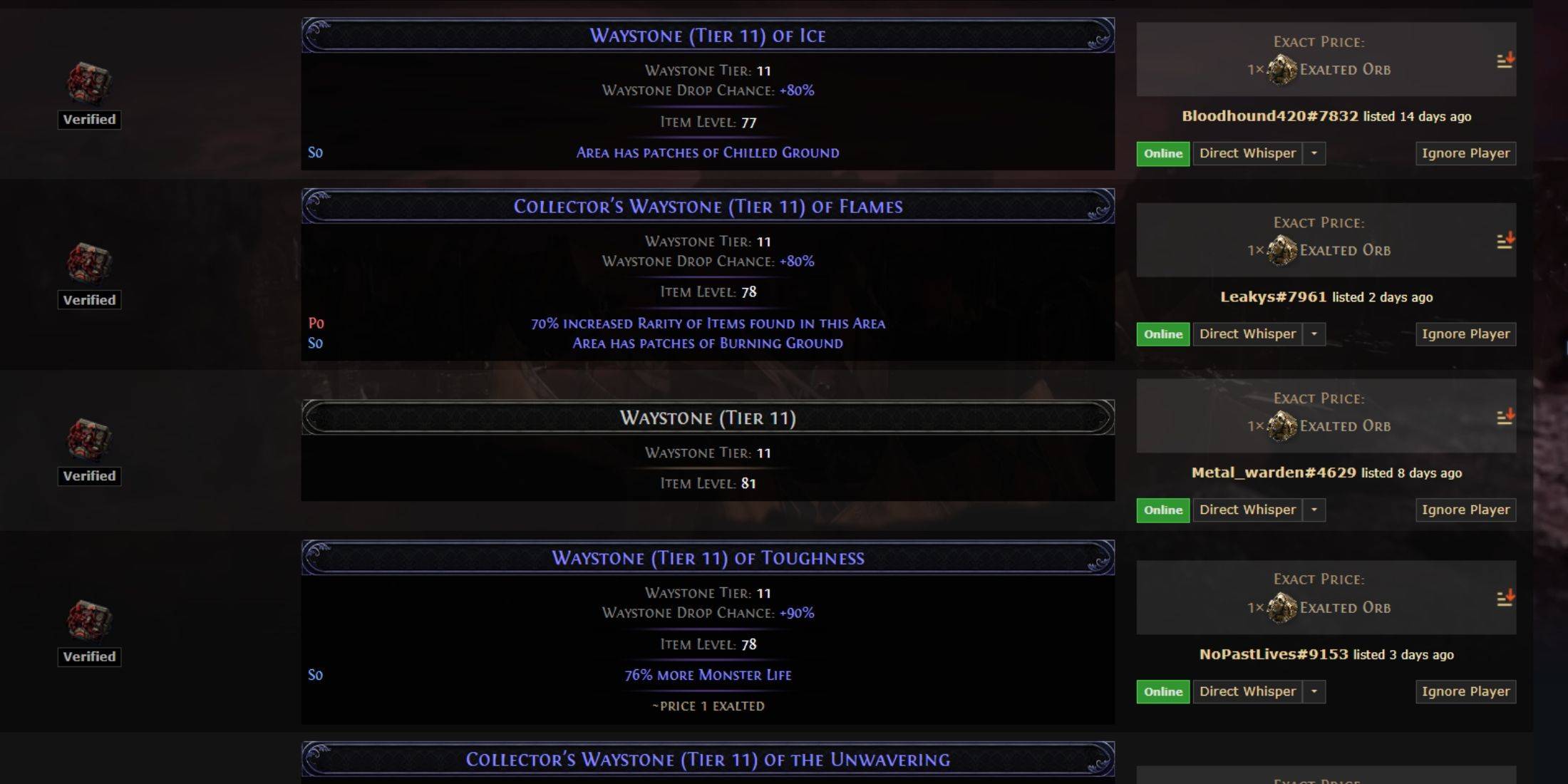1568x784 pixels.
Task: Click the Waystone item thumbnail on the Ice listing
Action: click(88, 82)
